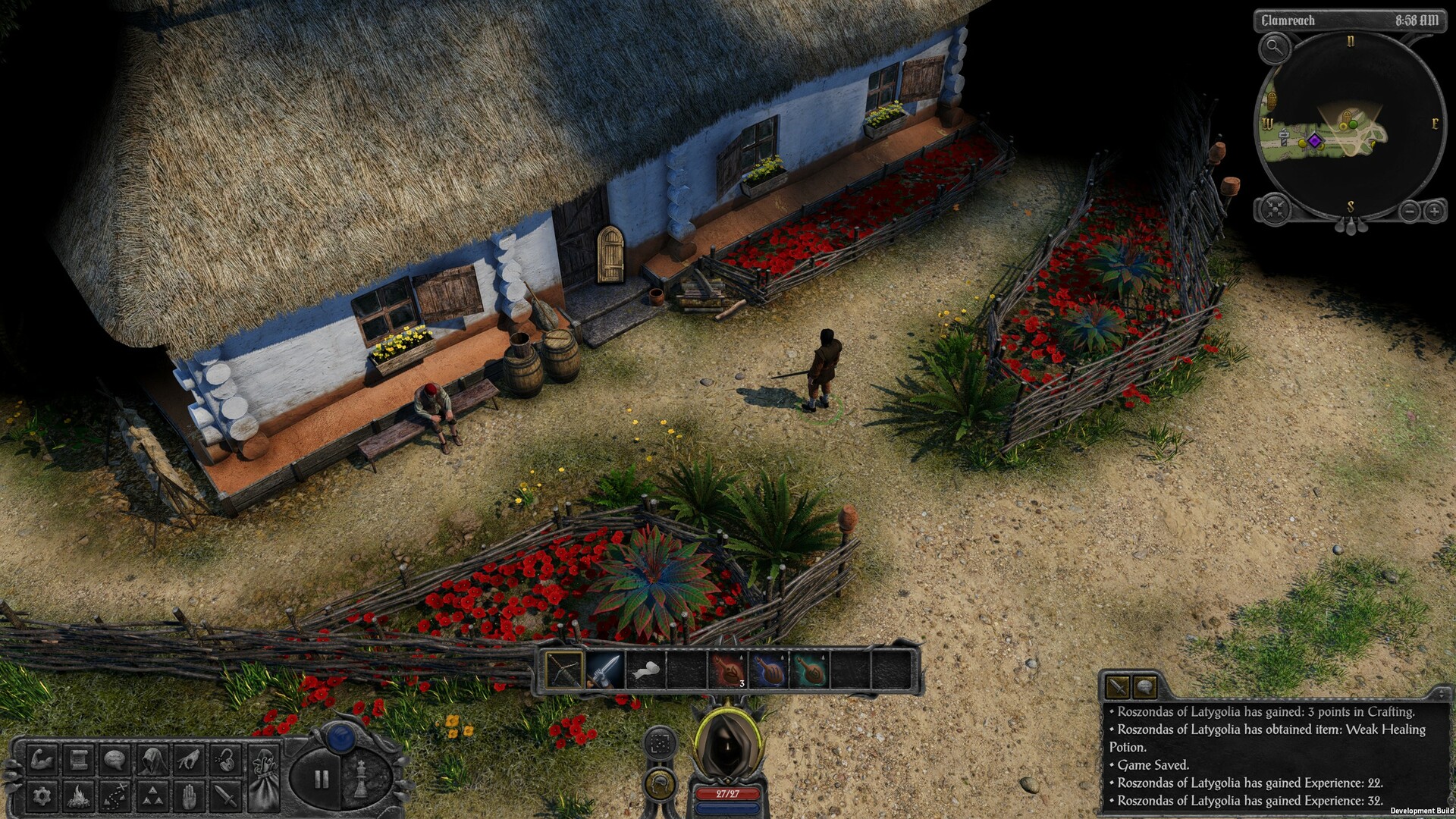Click the attack sword icon

tap(225, 797)
